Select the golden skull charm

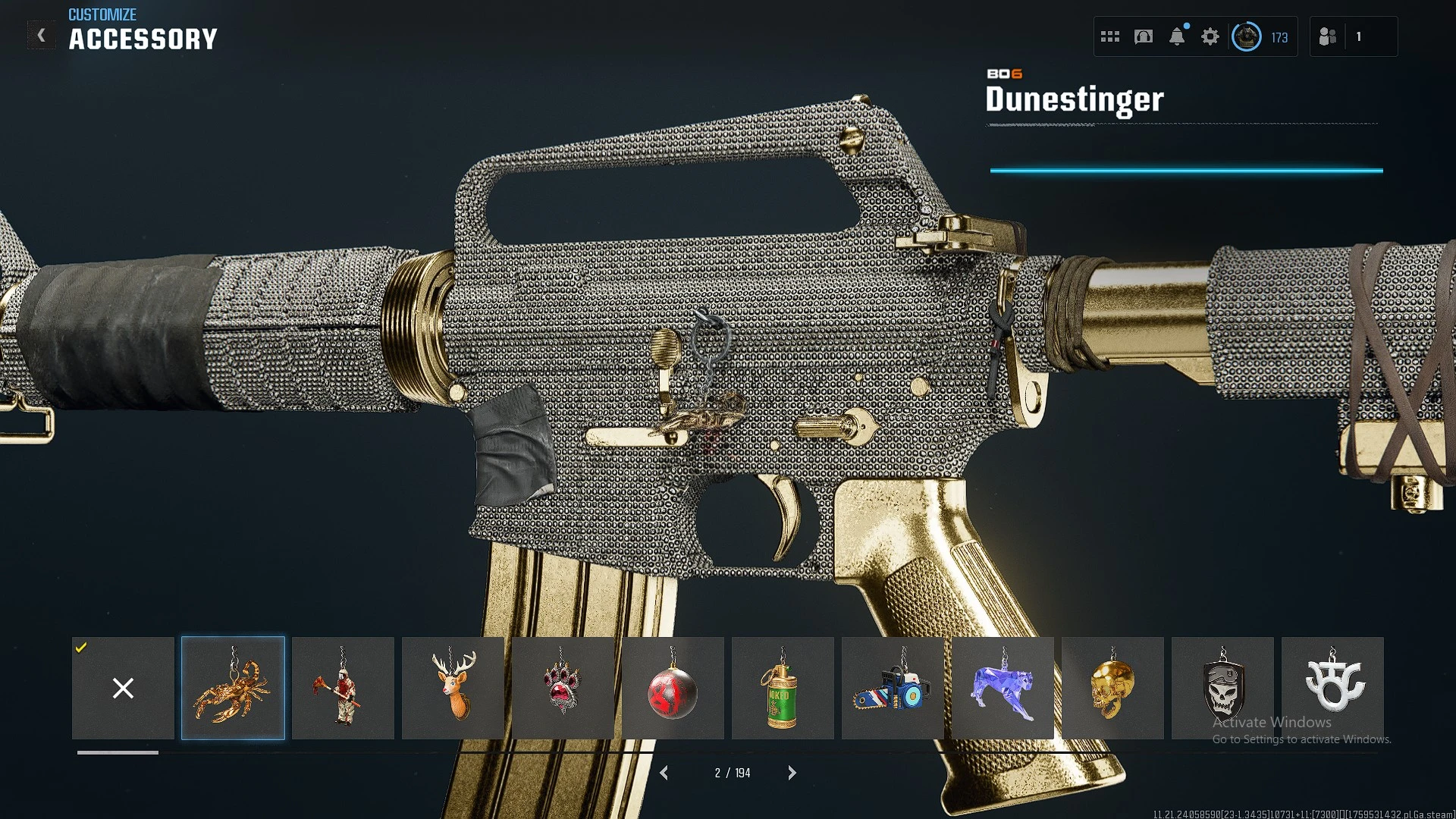[1112, 688]
